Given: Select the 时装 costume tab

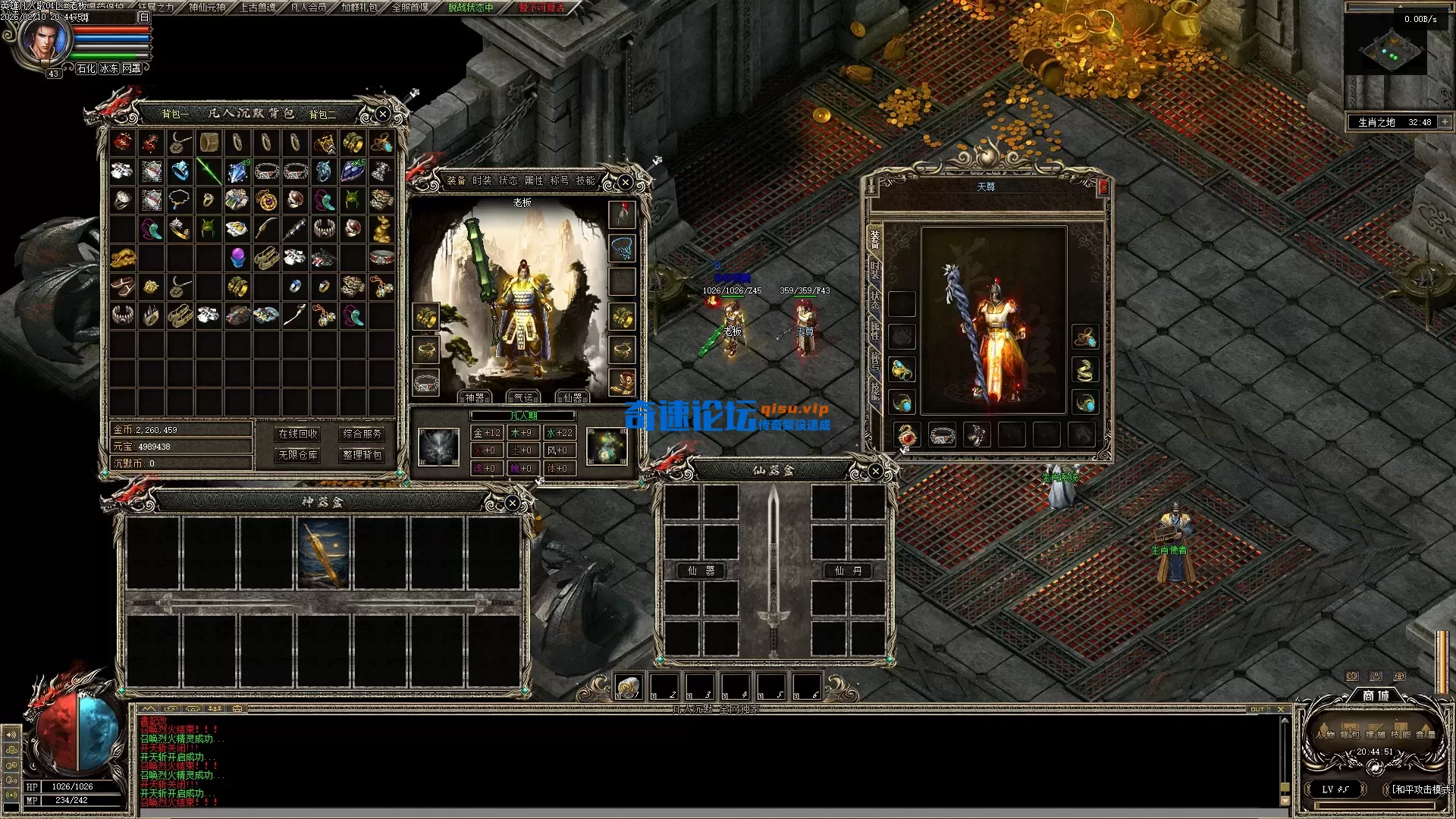Looking at the screenshot, I should coord(482,180).
